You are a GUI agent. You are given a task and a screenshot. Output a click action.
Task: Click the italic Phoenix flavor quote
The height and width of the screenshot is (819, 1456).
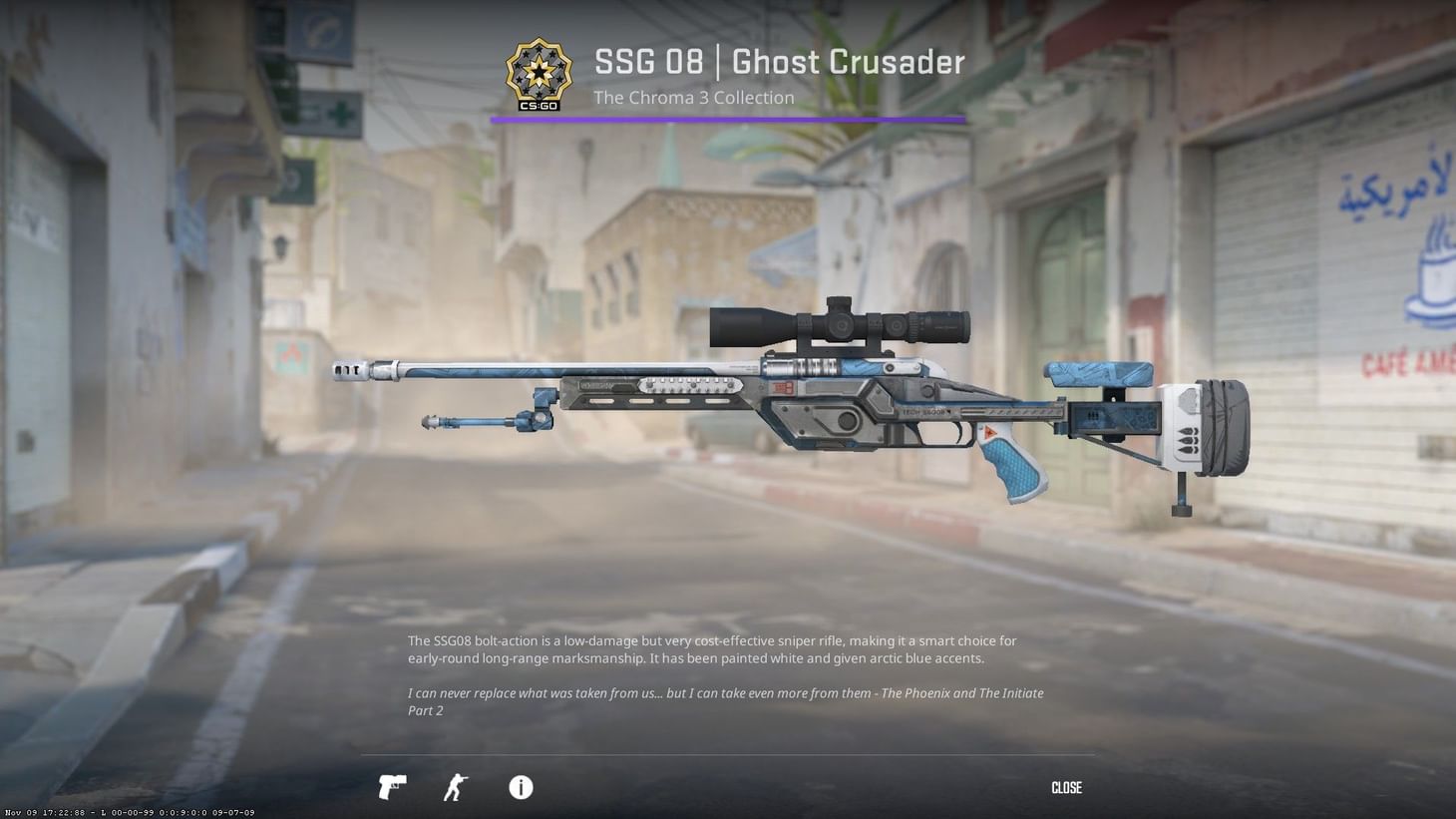tap(724, 701)
